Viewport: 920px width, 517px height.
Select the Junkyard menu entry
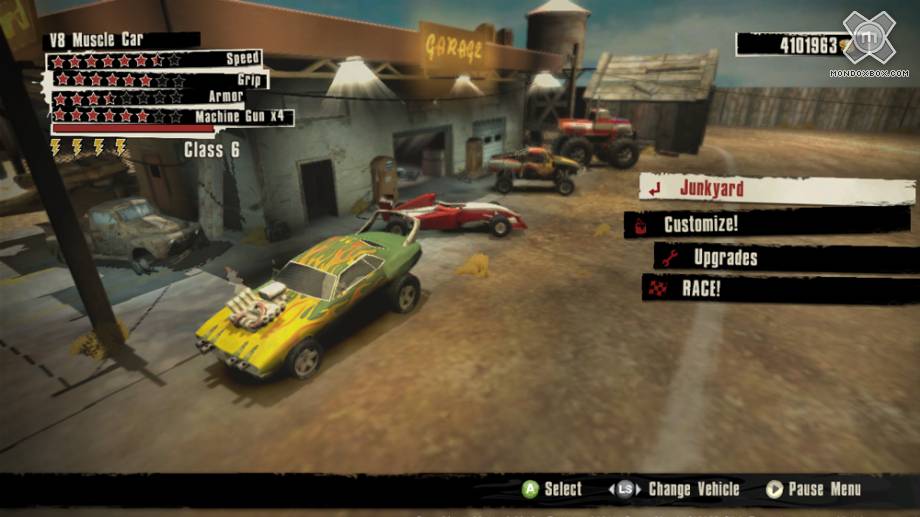pos(711,188)
